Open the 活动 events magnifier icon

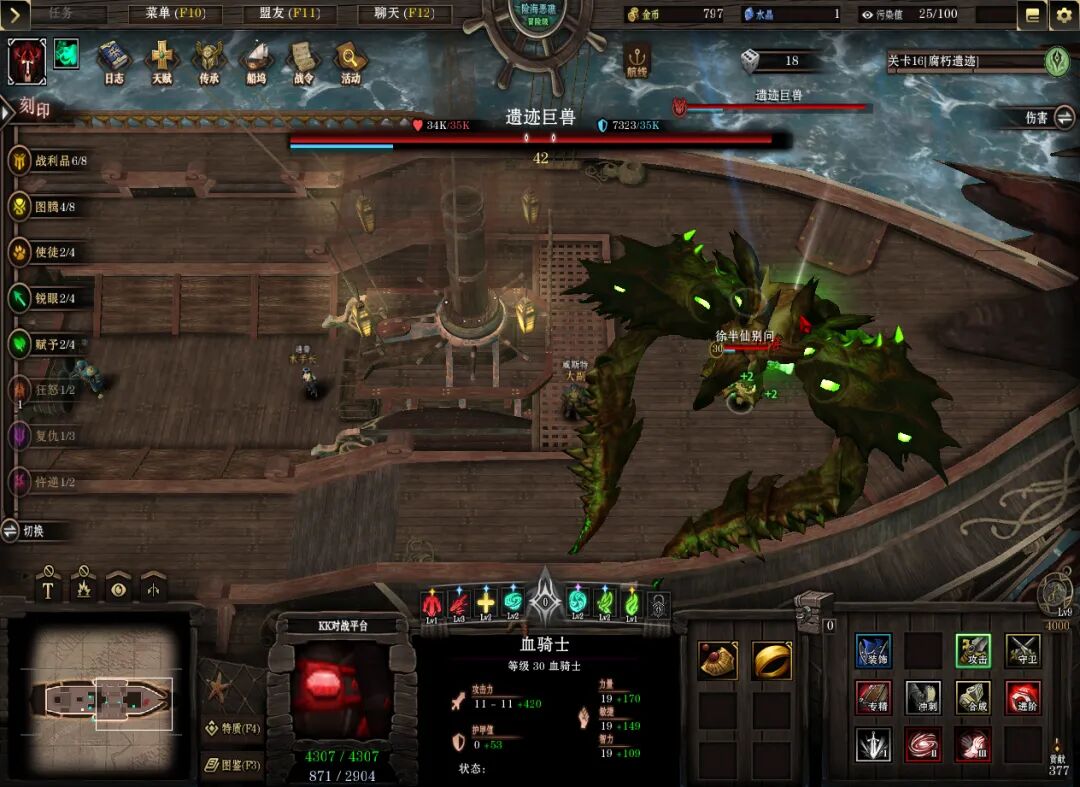coord(350,61)
